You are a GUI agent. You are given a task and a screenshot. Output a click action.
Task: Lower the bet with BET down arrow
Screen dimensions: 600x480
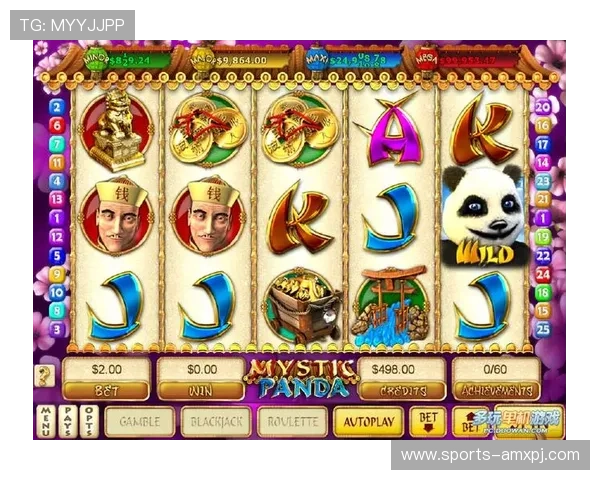pos(428,421)
